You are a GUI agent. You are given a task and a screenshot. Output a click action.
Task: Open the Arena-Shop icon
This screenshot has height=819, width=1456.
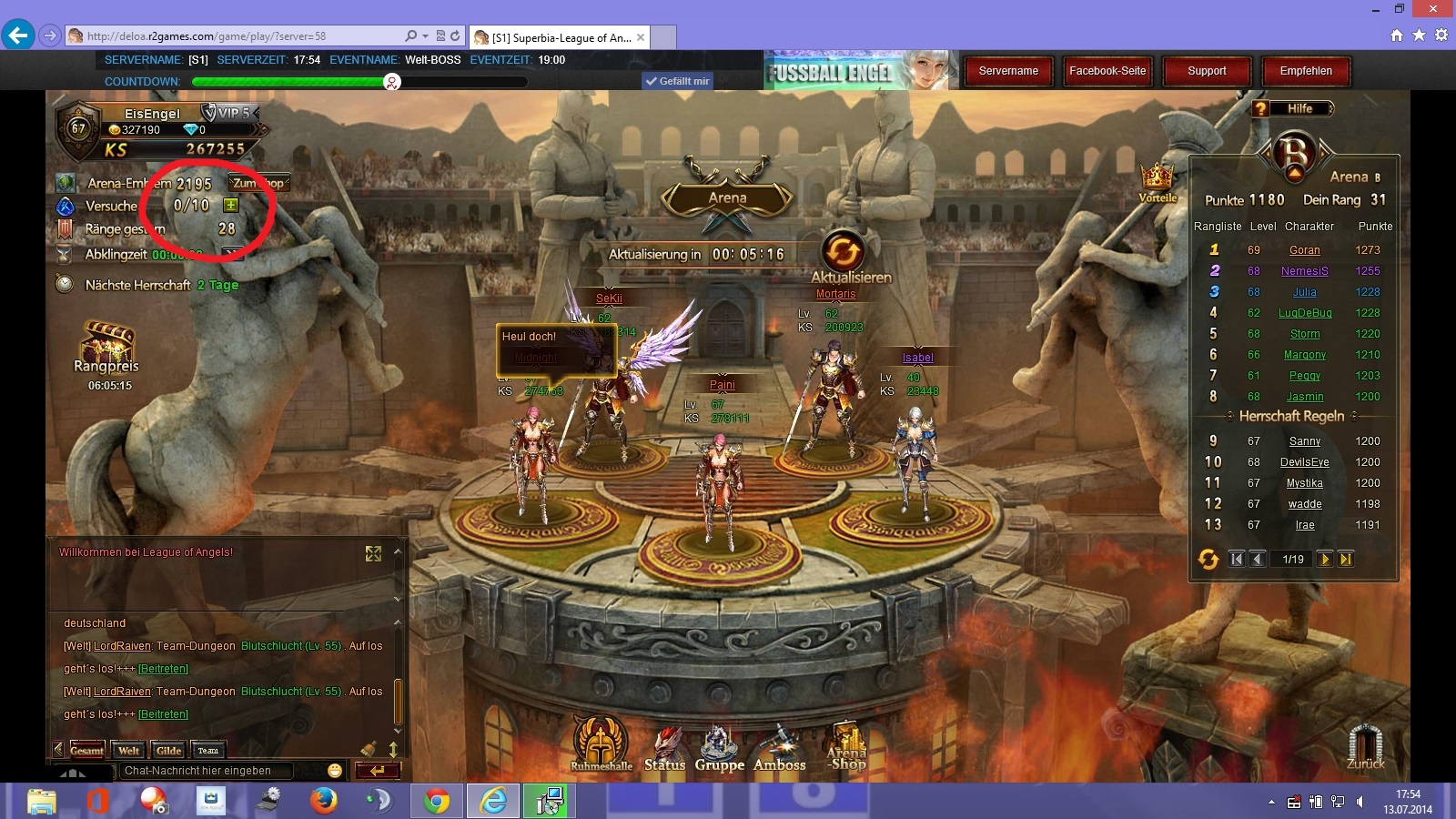click(x=846, y=746)
